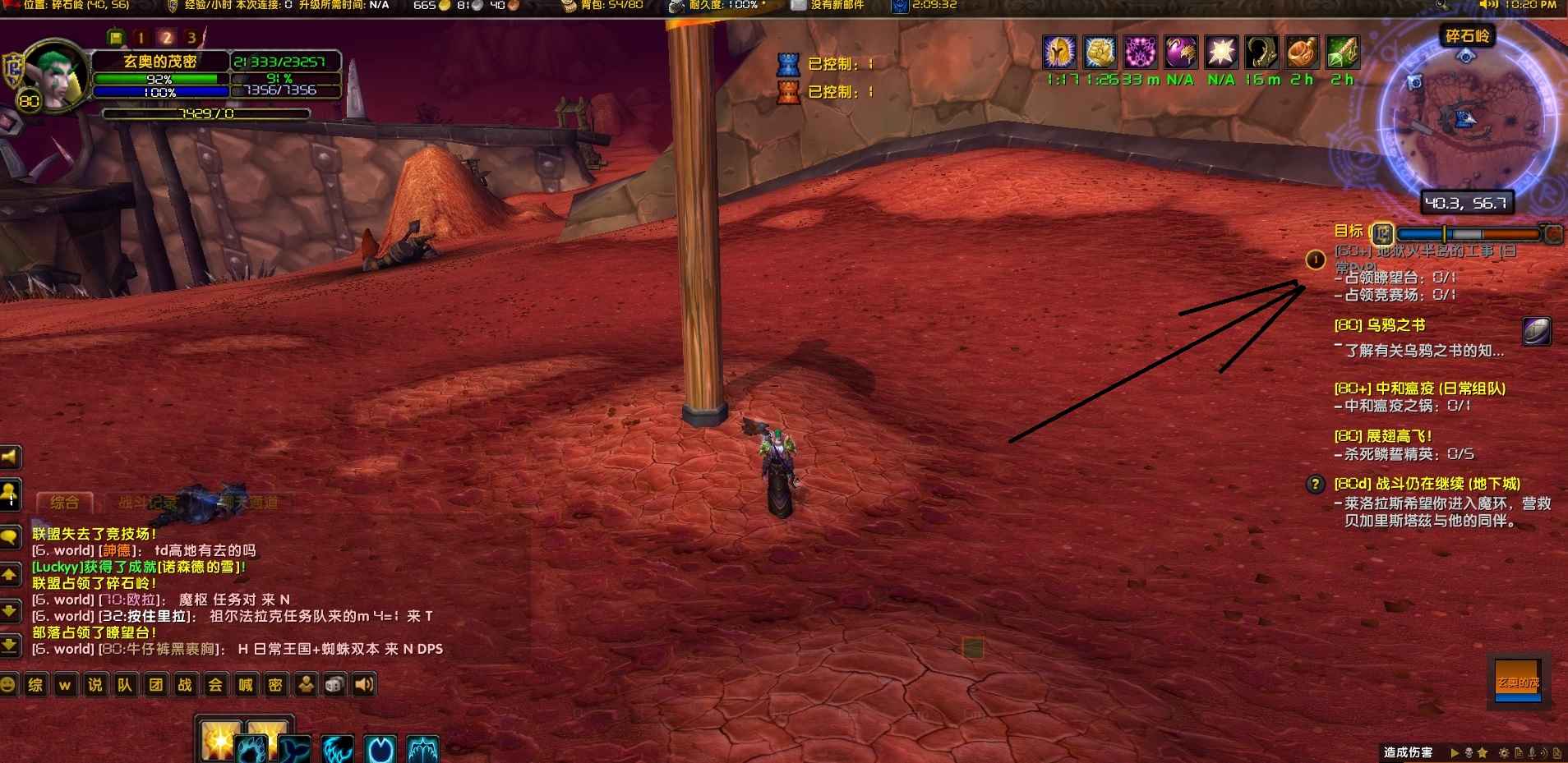The height and width of the screenshot is (763, 1568).
Task: Open the 中和瘟疫 quest in tracker
Action: point(1419,388)
